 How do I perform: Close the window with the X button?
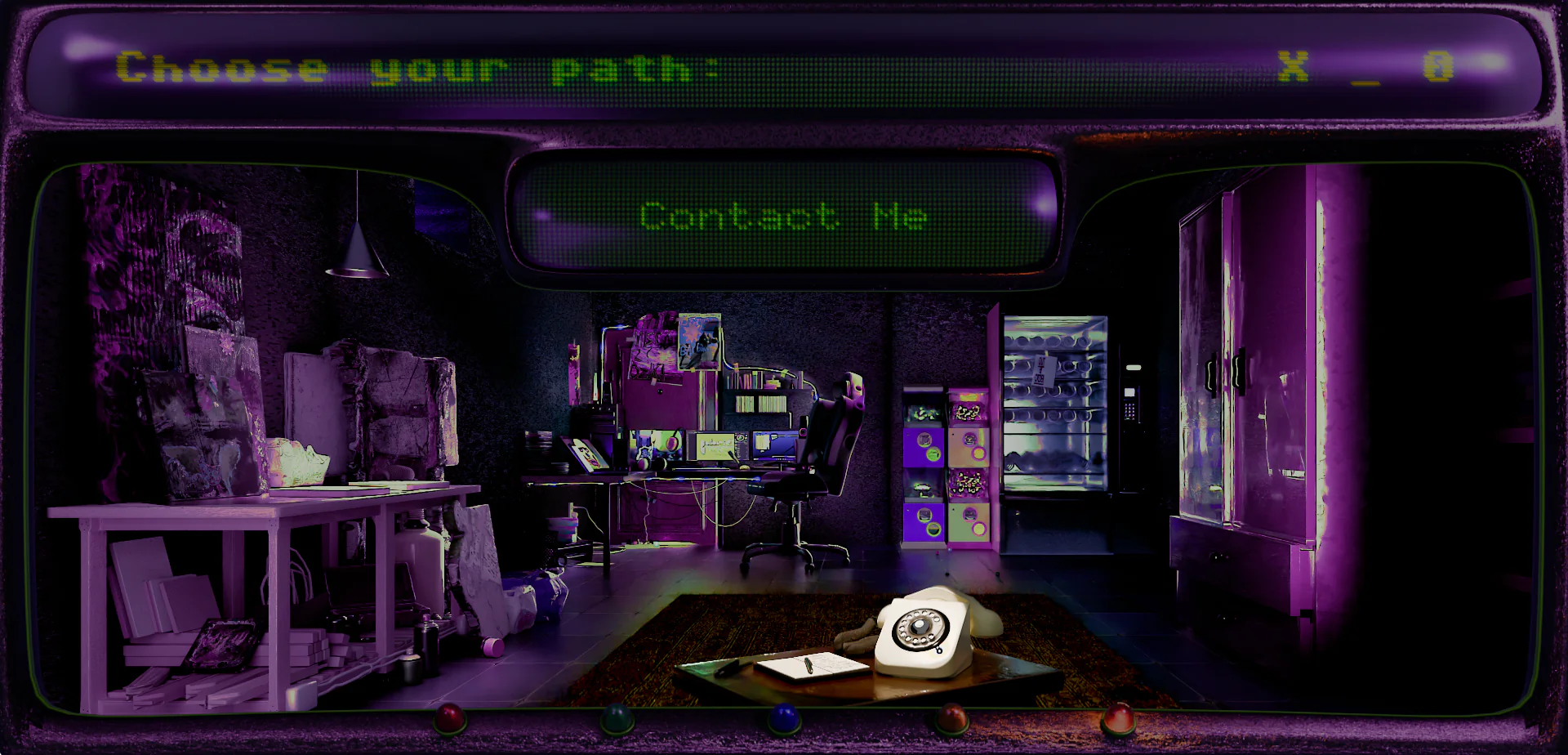[x=1293, y=66]
